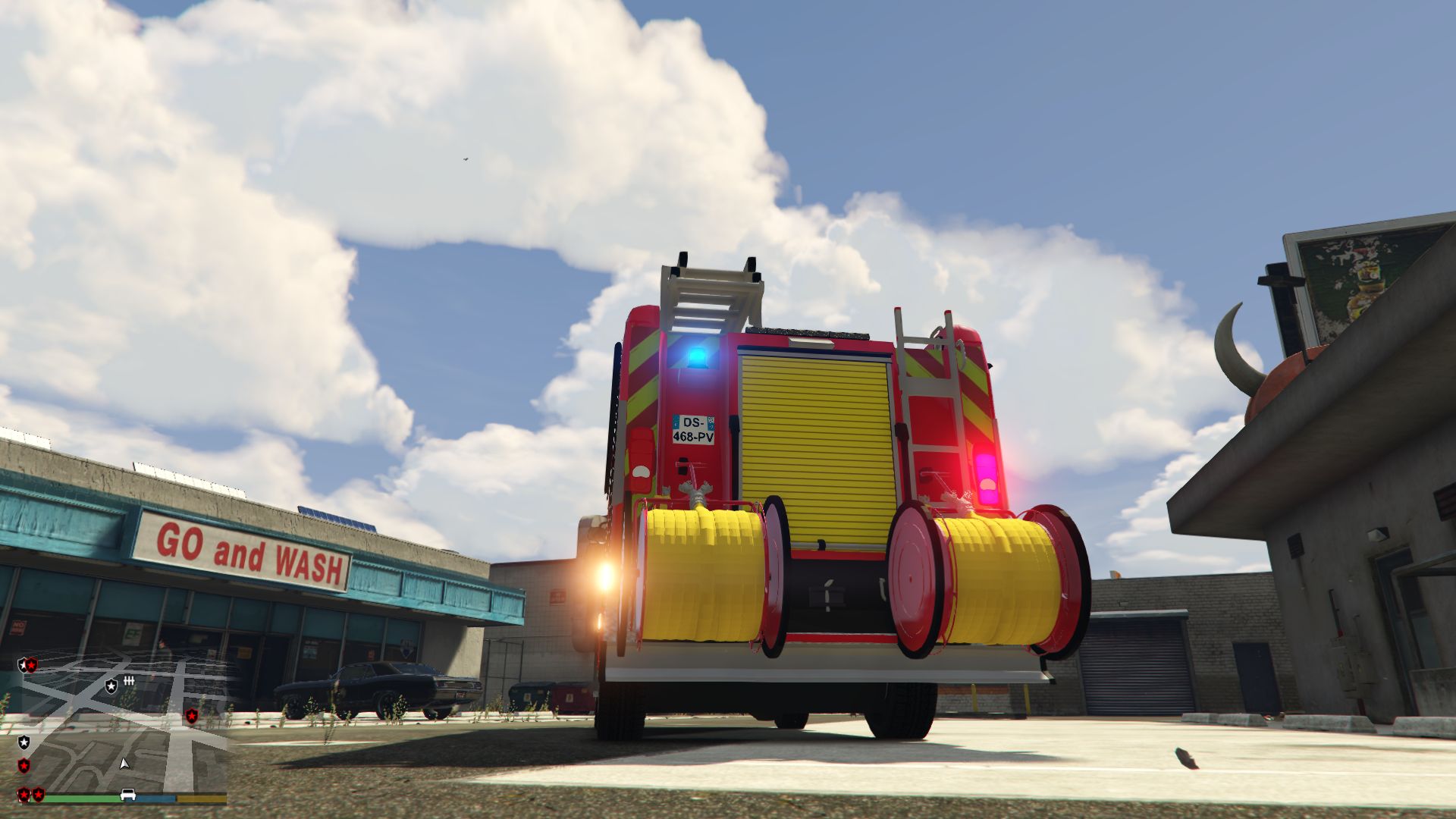1456x819 pixels.
Task: Click the white car icon on the vehicle health bar
Action: pos(128,792)
